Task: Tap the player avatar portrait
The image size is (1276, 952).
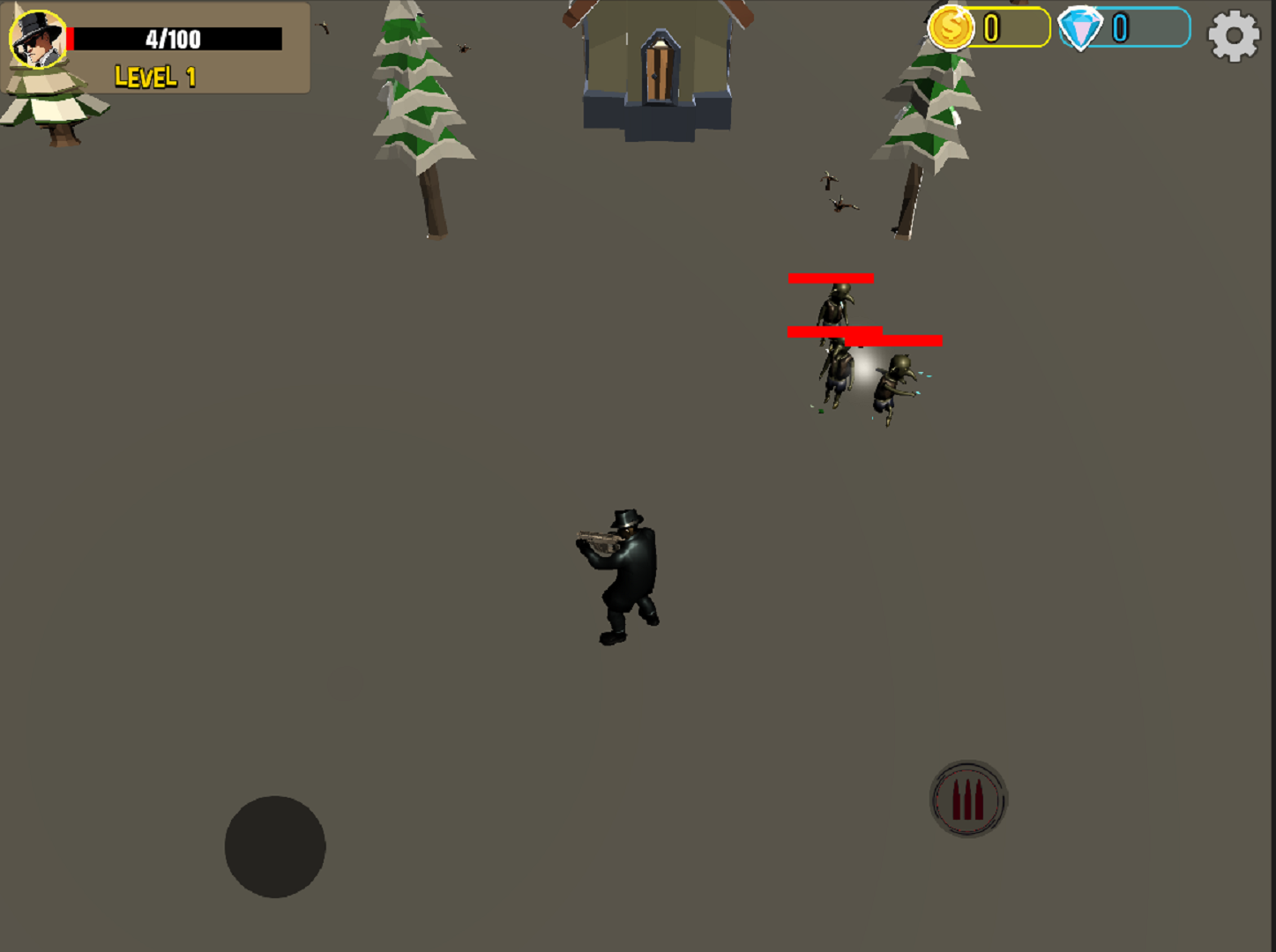Action: [x=36, y=40]
